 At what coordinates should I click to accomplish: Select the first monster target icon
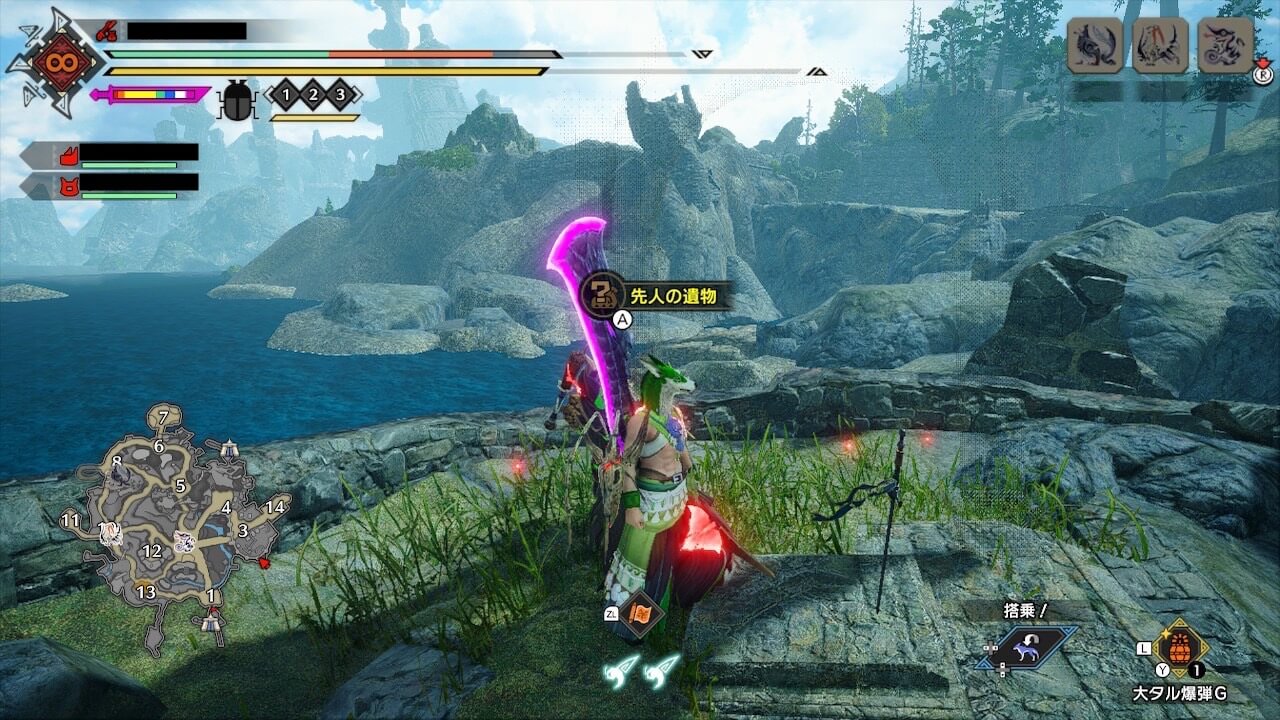coord(1094,46)
